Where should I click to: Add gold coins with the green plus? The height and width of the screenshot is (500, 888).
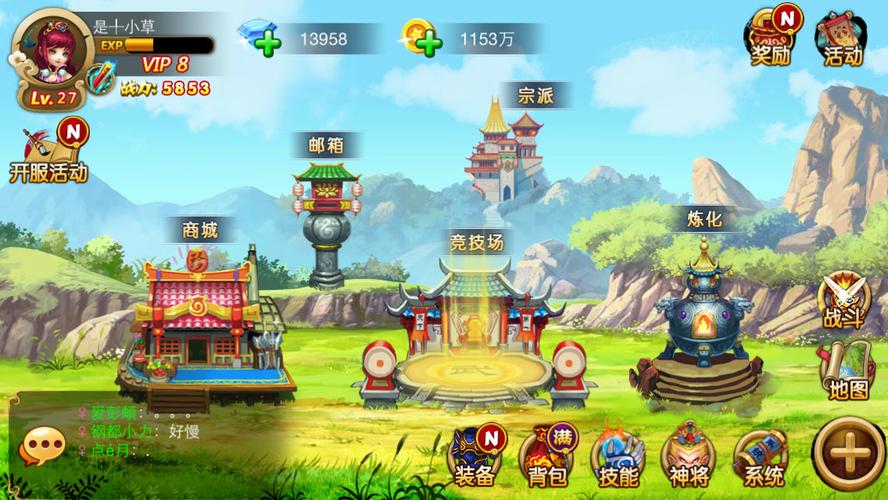pos(427,40)
